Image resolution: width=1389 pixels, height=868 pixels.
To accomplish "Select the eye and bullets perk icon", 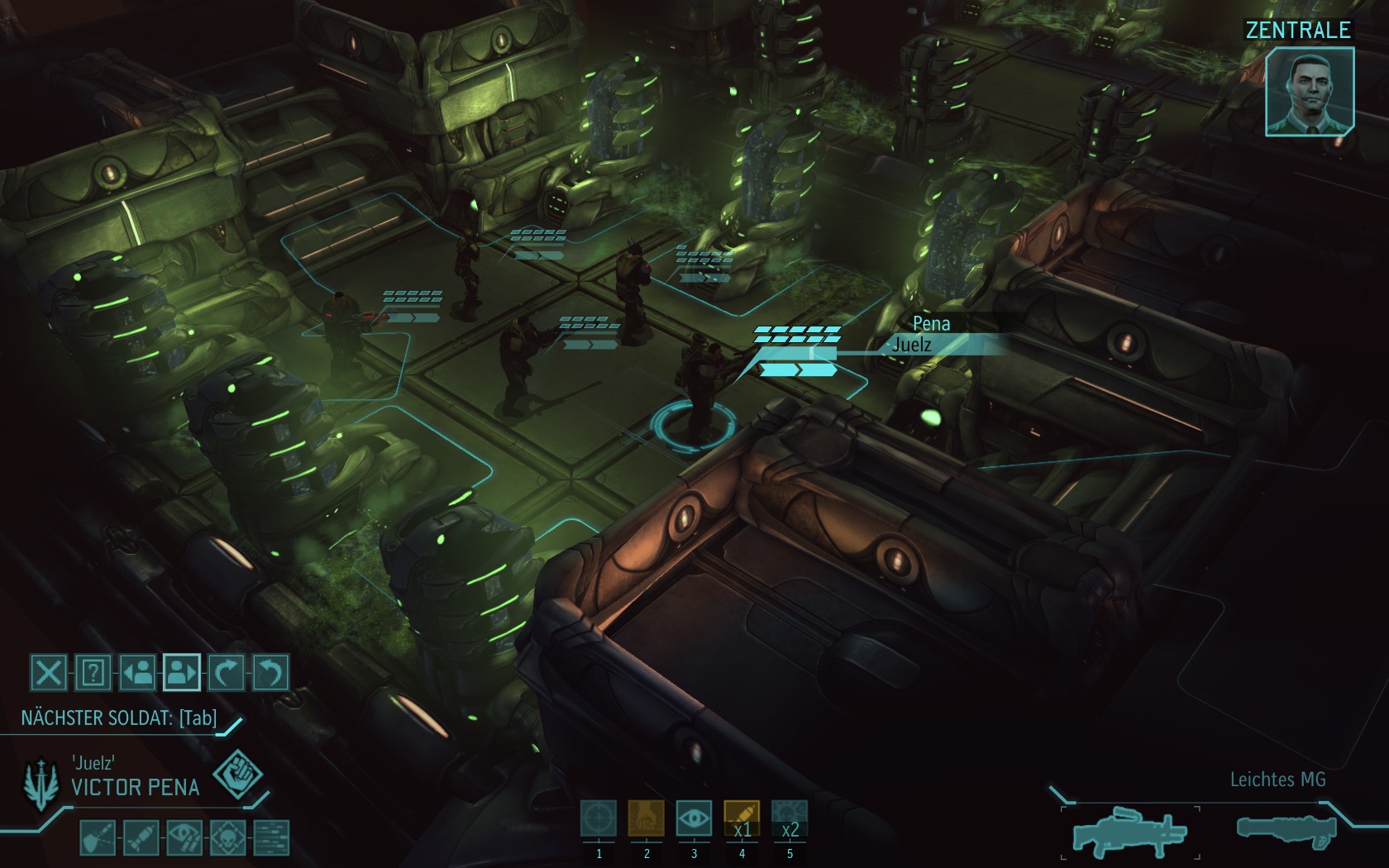I will coord(184,837).
